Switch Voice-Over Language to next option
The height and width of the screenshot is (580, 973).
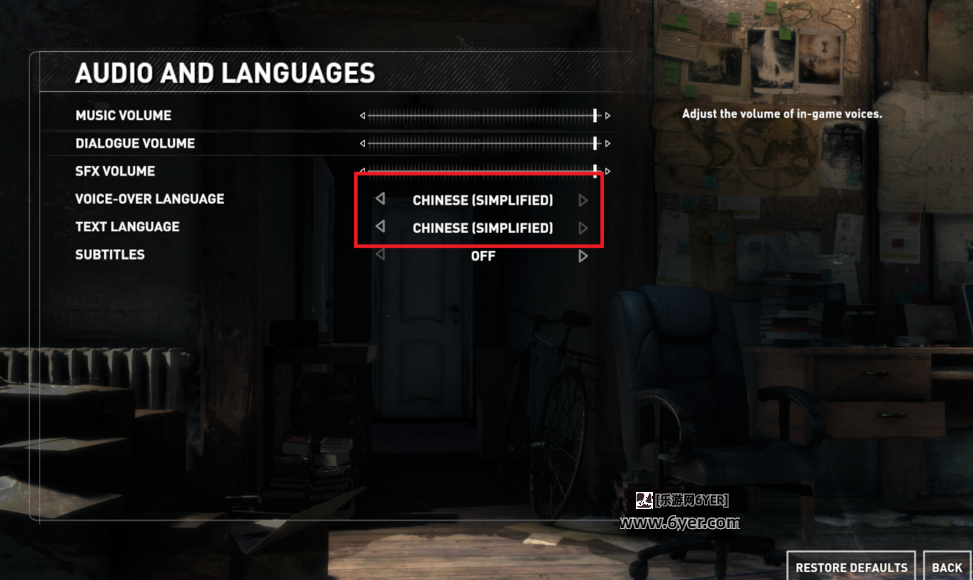tap(583, 200)
